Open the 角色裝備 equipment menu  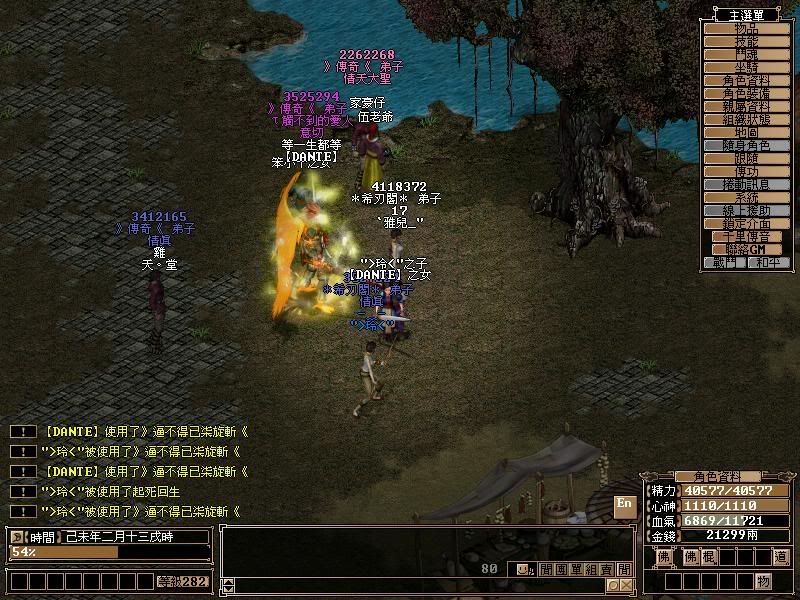pyautogui.click(x=746, y=93)
